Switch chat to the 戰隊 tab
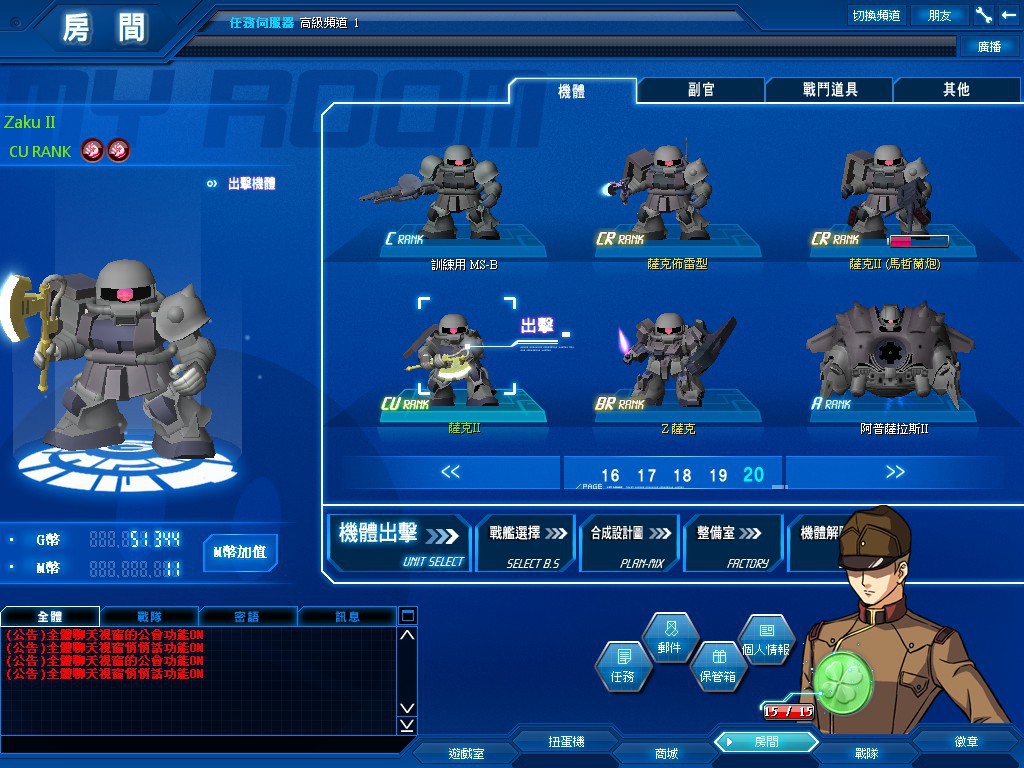Viewport: 1024px width, 768px height. (151, 616)
